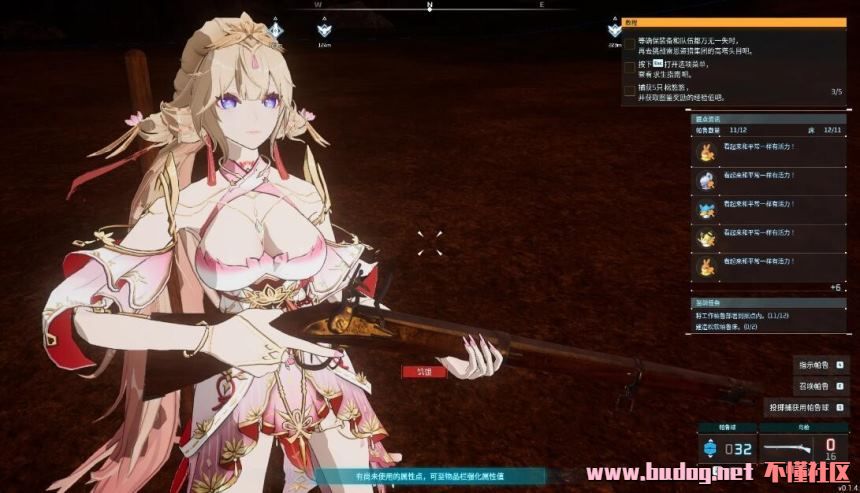The width and height of the screenshot is (860, 493).
Task: Expand the +6 additional base Pals indicator
Action: tap(835, 287)
